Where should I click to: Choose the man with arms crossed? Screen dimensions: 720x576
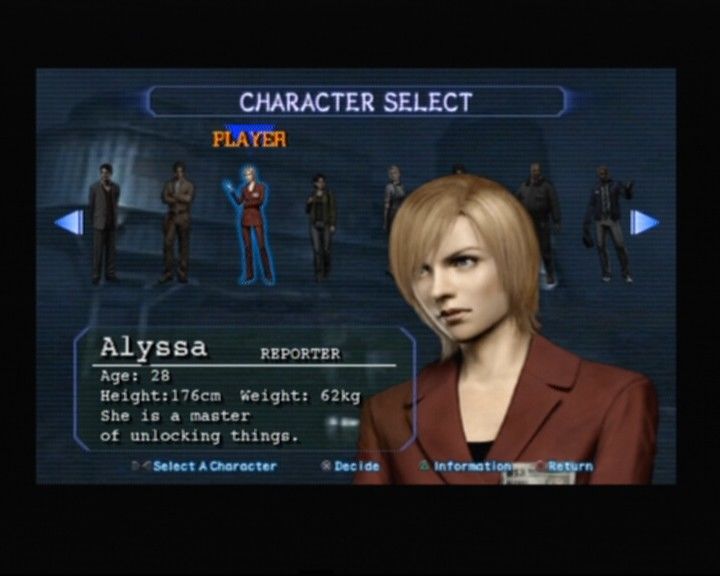[177, 222]
